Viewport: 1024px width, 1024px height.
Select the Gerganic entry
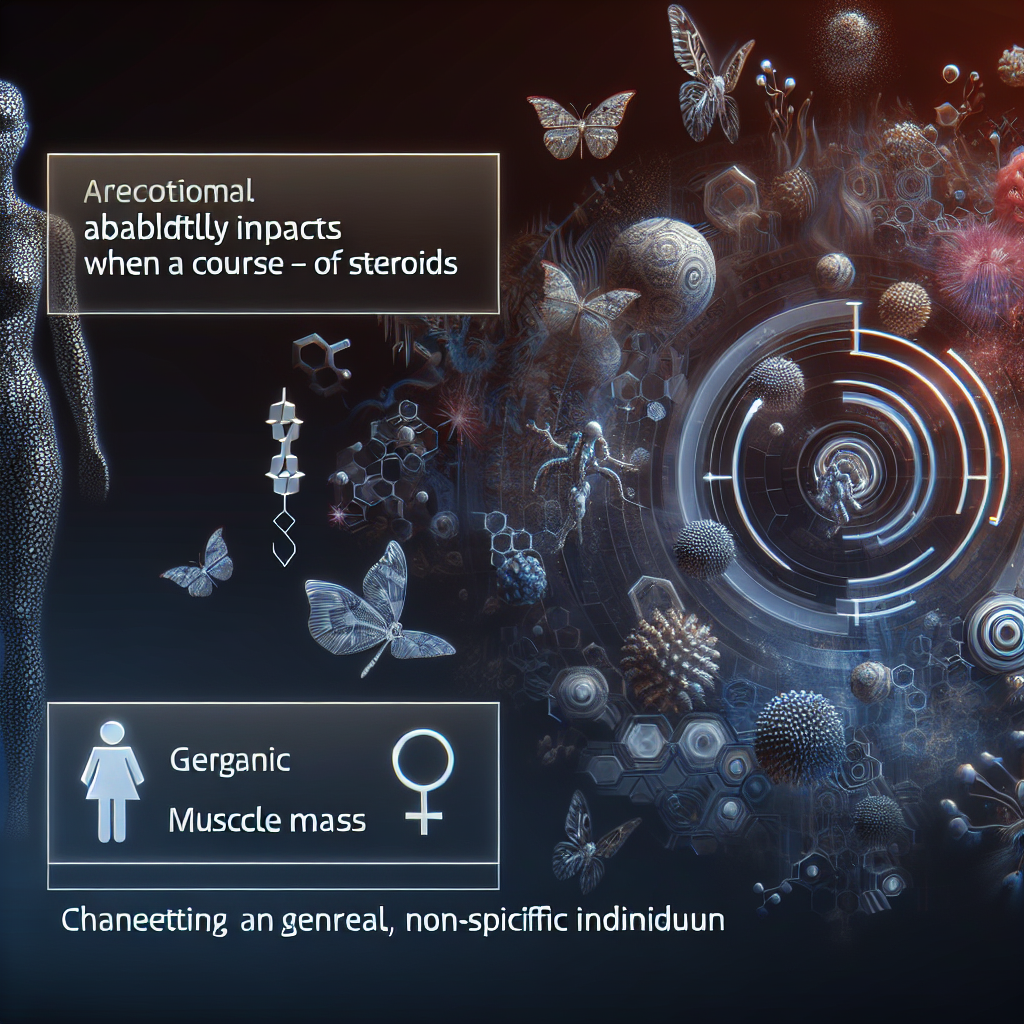coord(229,760)
